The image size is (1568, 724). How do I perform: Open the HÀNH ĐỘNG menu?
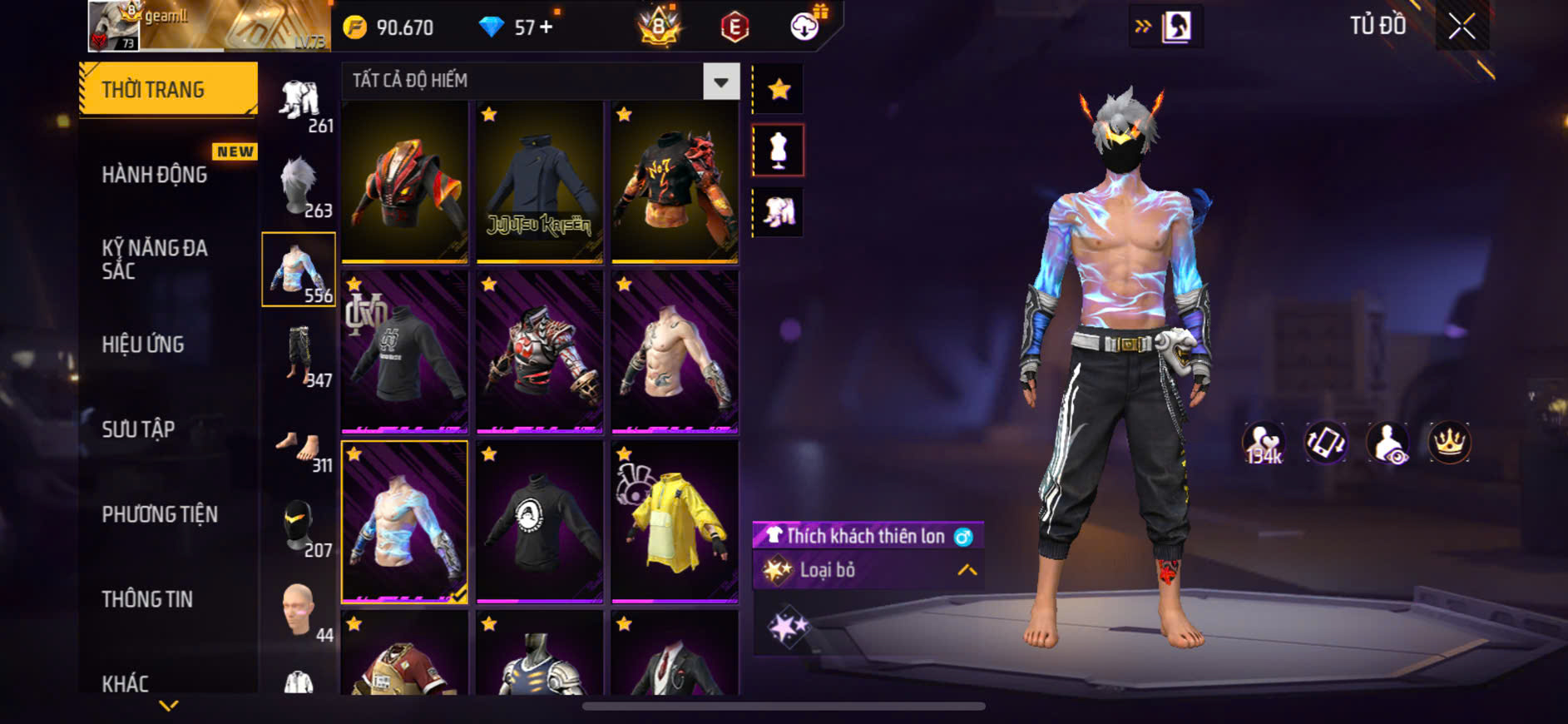pos(155,175)
